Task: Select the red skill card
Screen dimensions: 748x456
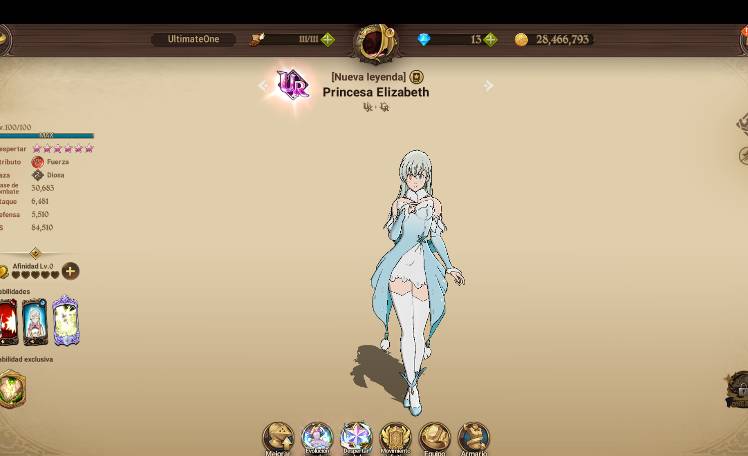Action: coord(8,322)
